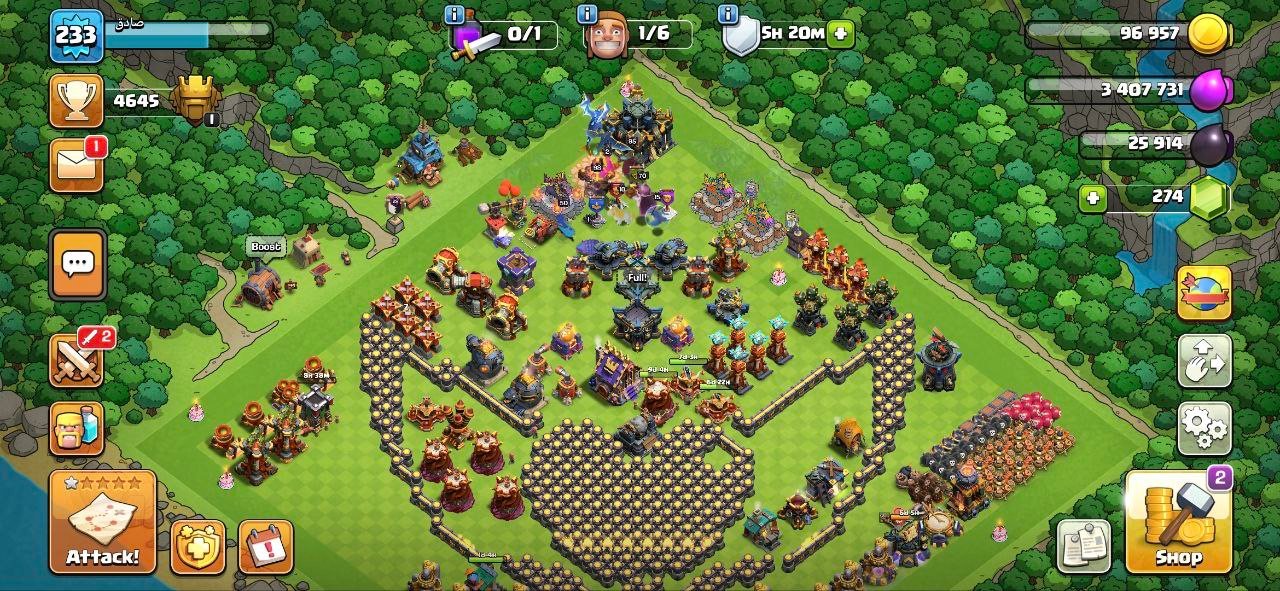The height and width of the screenshot is (591, 1280).
Task: Check the mailbox envelope messages
Action: tap(77, 164)
